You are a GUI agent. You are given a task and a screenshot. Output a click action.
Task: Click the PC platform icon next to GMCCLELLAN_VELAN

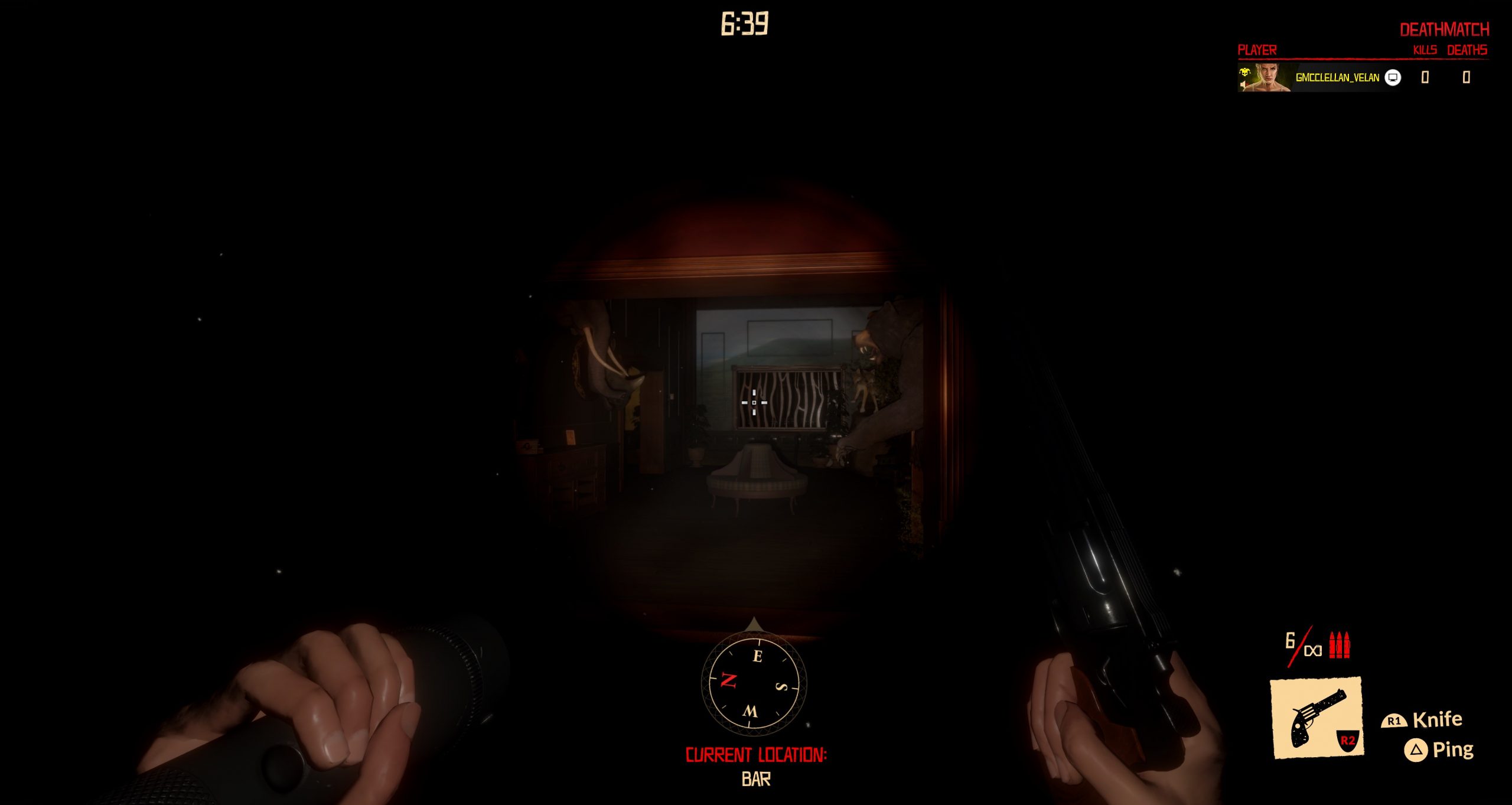tap(1392, 79)
